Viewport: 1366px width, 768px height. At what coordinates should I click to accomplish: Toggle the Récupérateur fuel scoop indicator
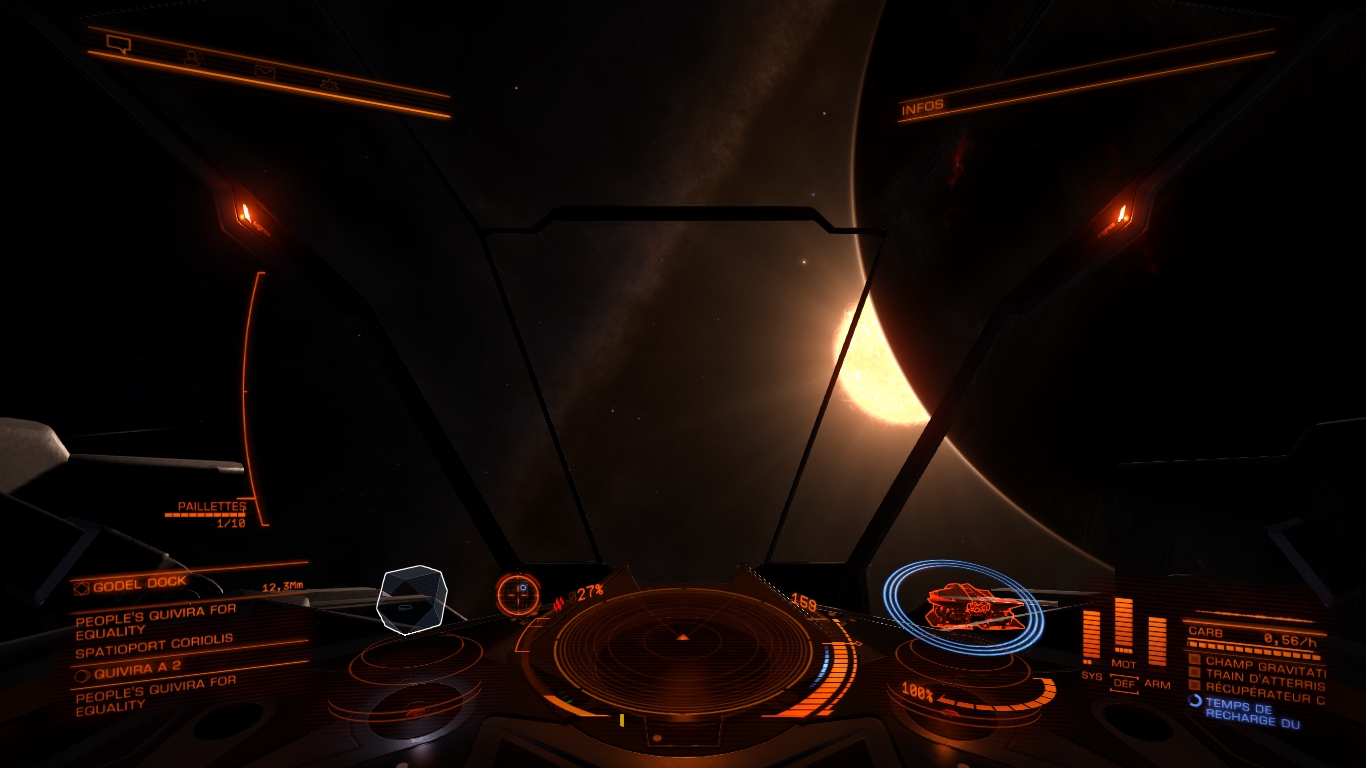click(1194, 686)
